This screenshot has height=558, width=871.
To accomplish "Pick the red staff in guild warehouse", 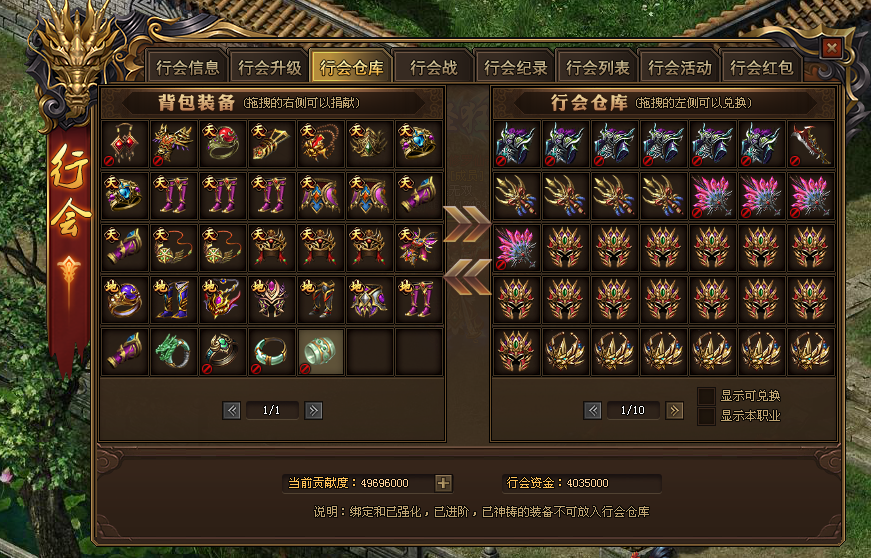I will (811, 144).
